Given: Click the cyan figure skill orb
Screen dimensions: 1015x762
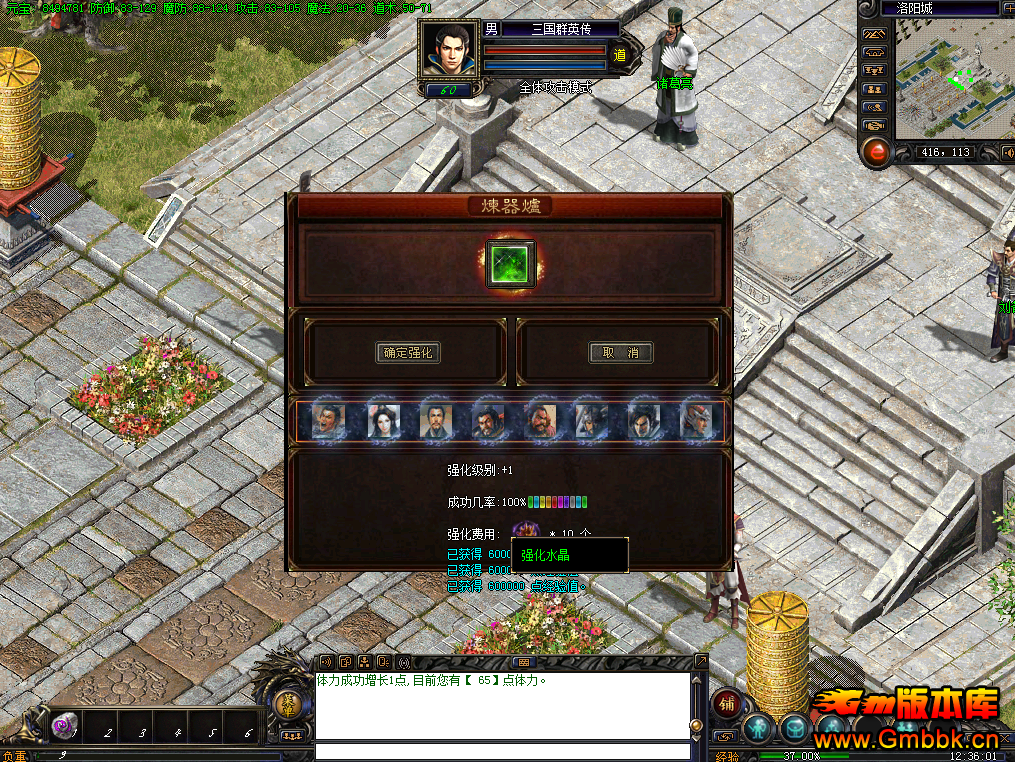Looking at the screenshot, I should [x=757, y=727].
